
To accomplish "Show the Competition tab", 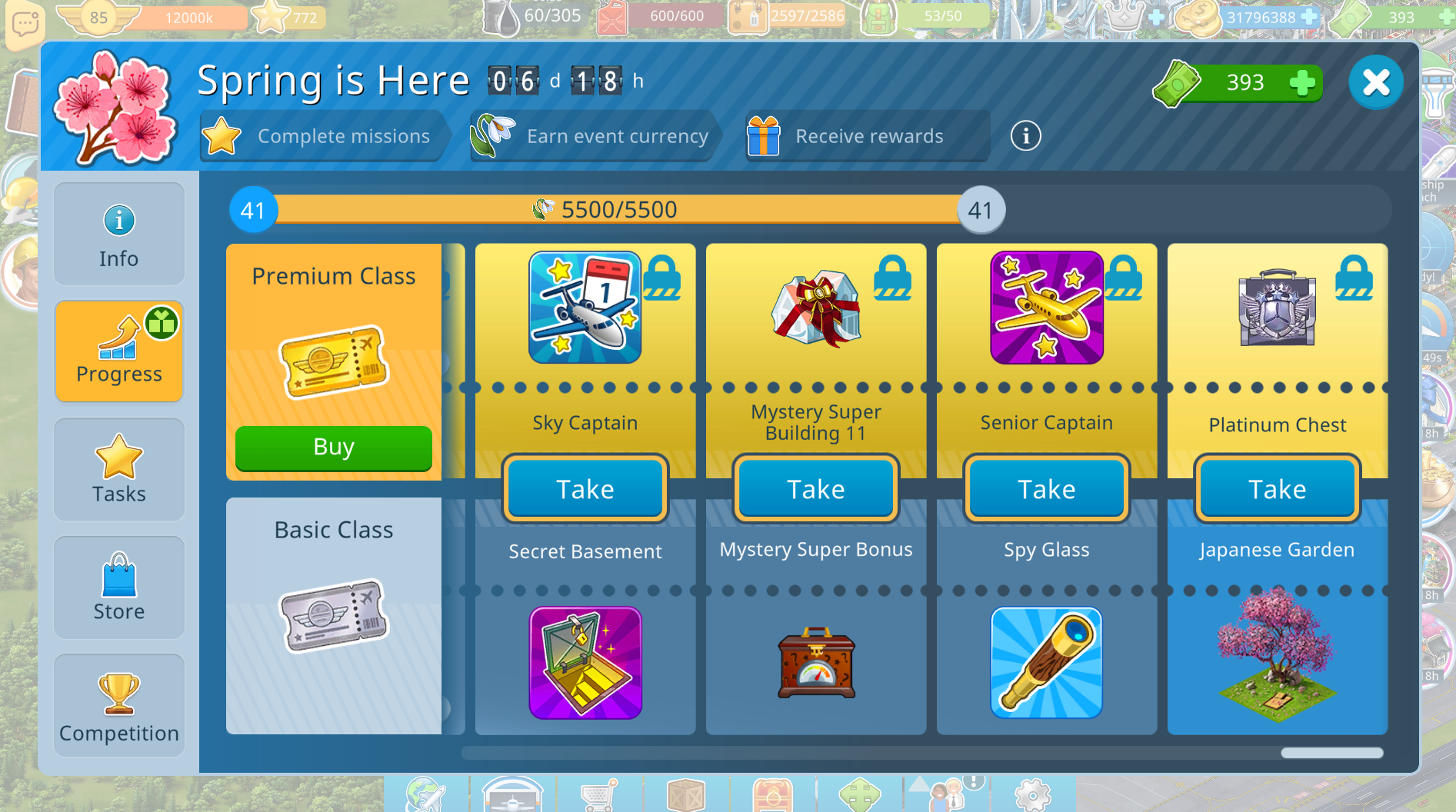I will point(119,706).
